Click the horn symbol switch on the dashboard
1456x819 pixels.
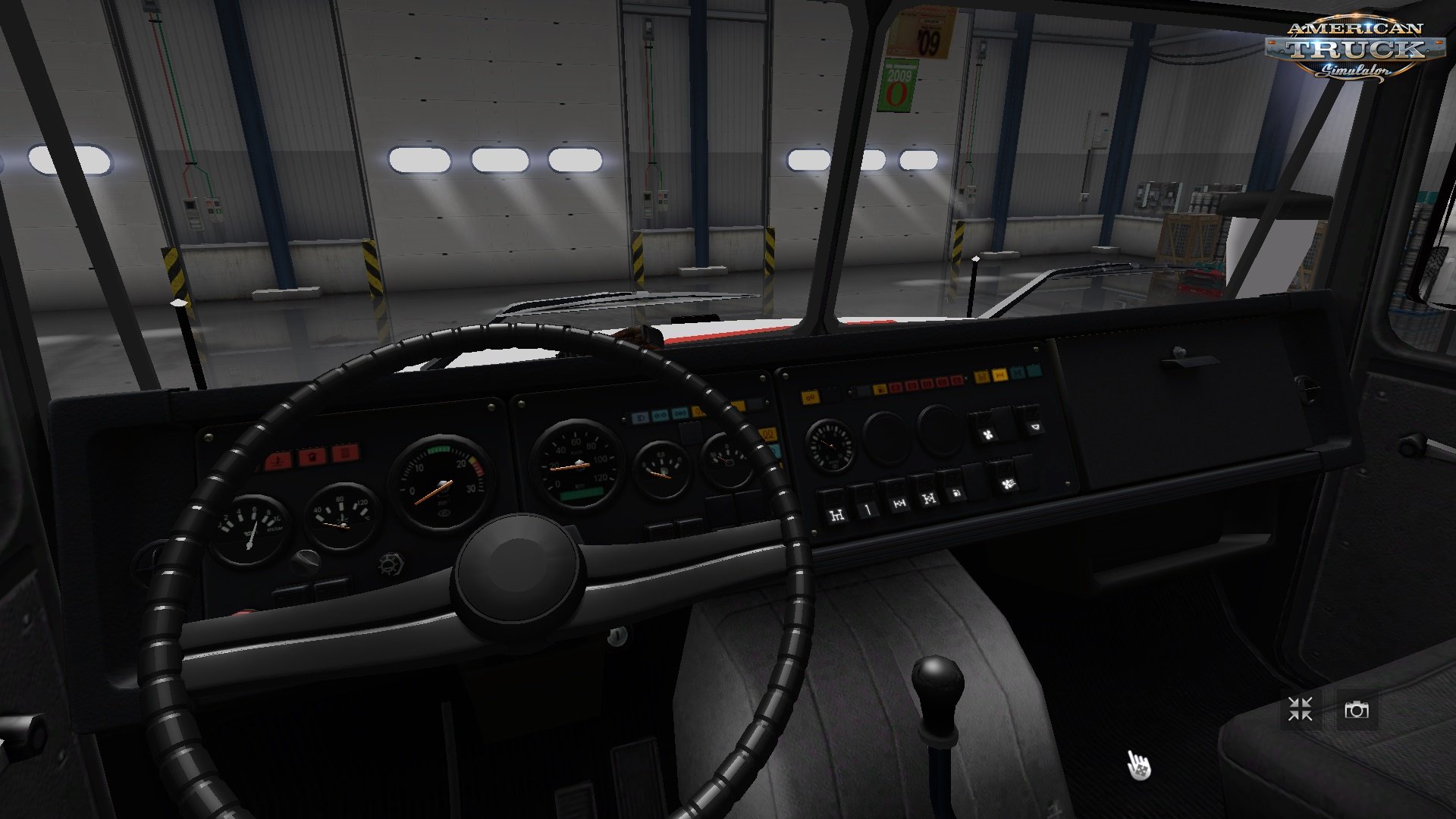[1037, 427]
